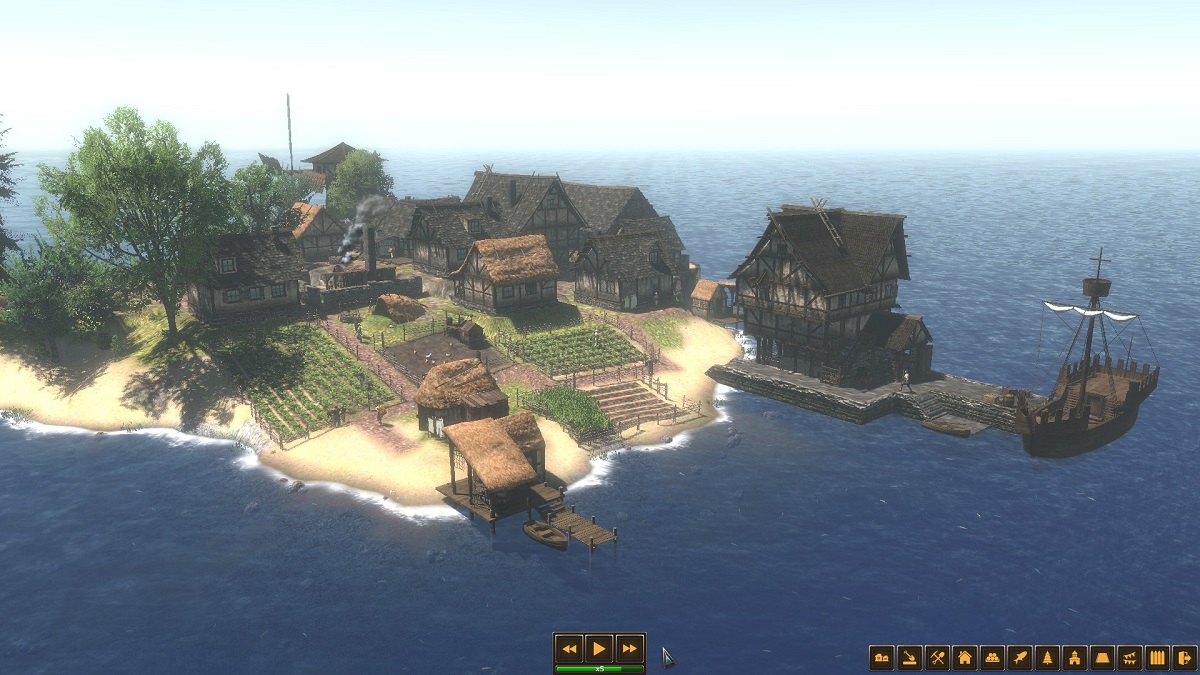Speed up time with the fast-forward arrows

(629, 648)
